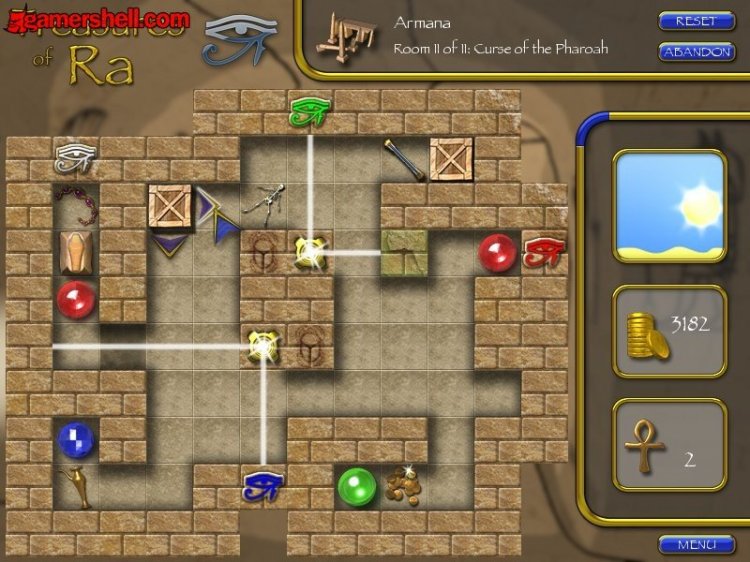Click the RESET button
The image size is (750, 562).
(x=696, y=20)
